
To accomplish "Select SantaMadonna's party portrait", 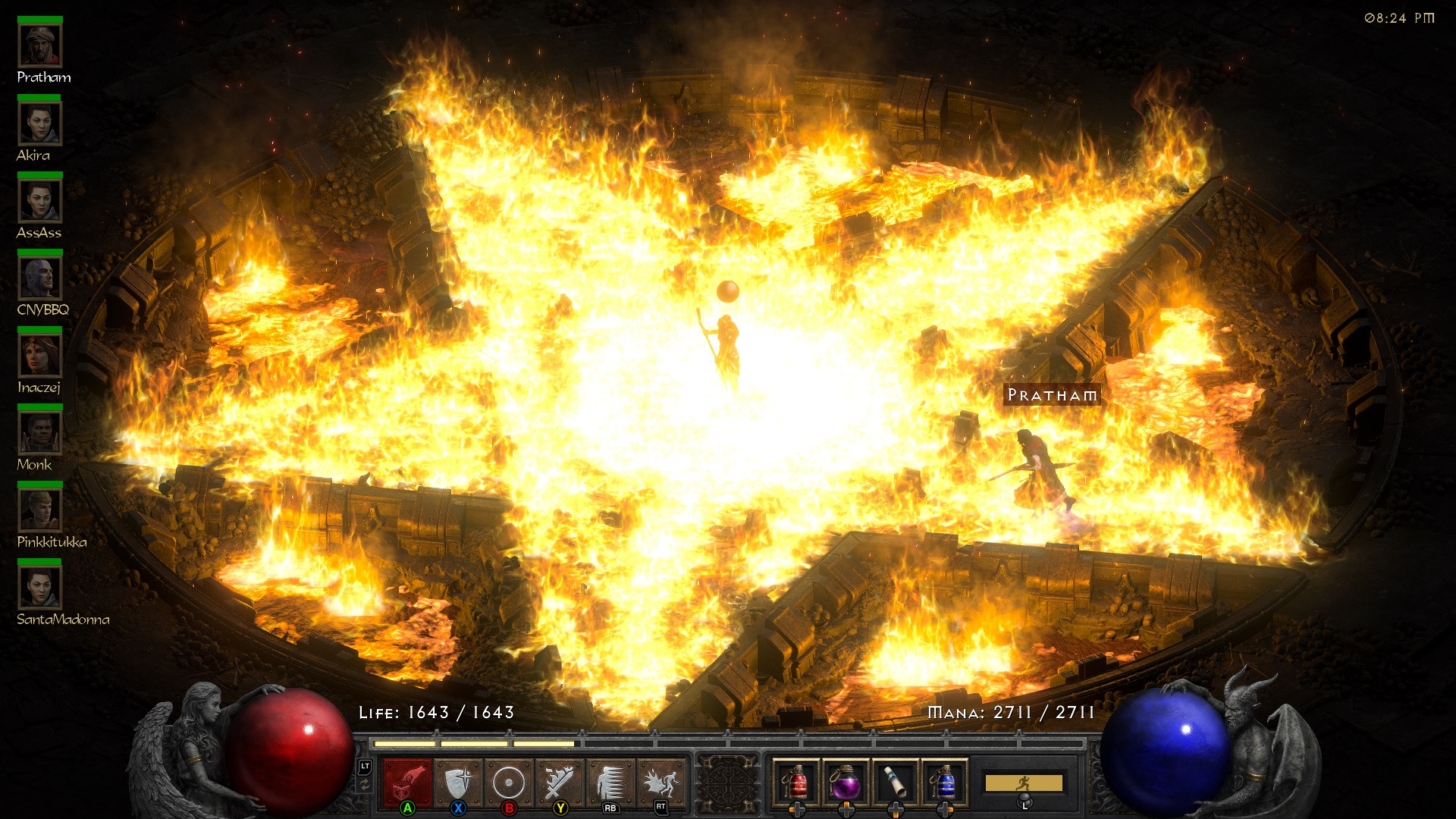I will click(39, 589).
